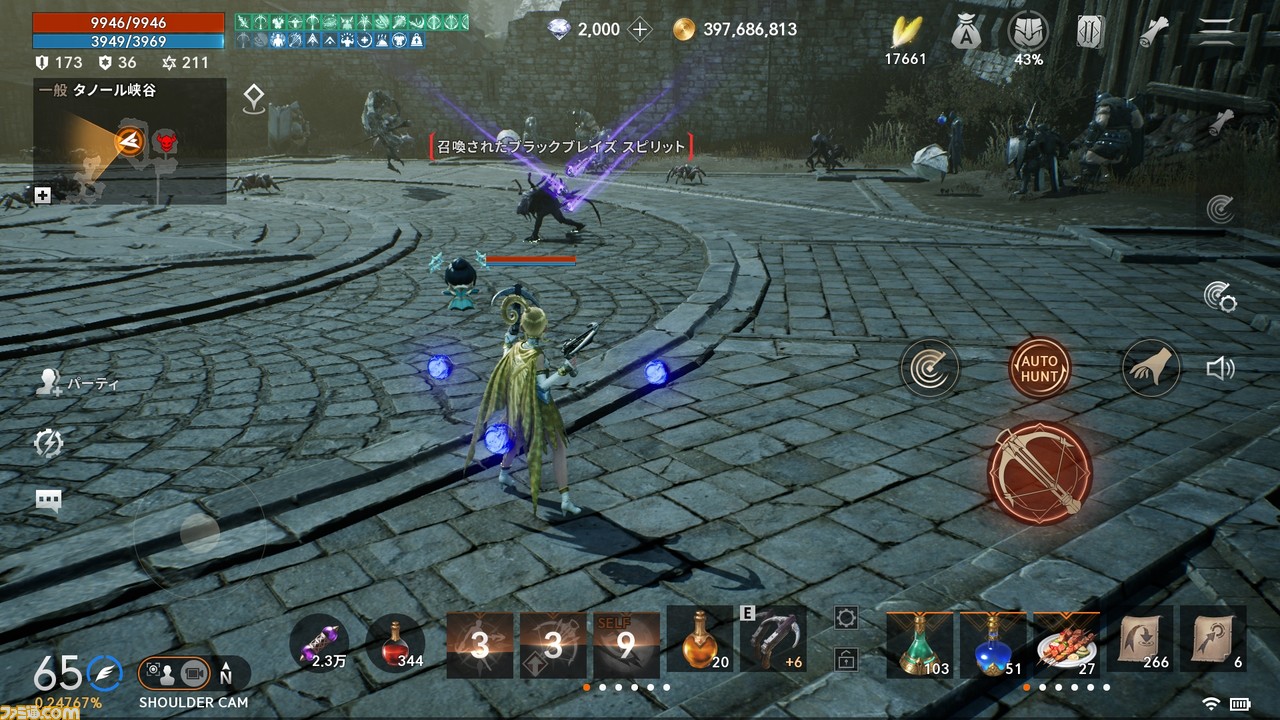Open the chat speech bubble
1280x720 pixels.
coord(48,500)
